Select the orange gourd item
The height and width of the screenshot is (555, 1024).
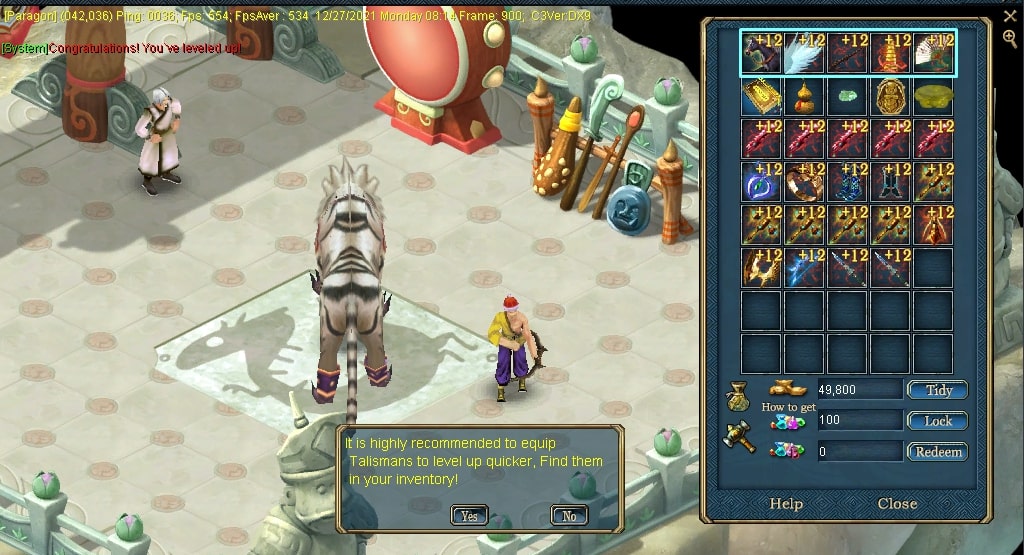[805, 97]
